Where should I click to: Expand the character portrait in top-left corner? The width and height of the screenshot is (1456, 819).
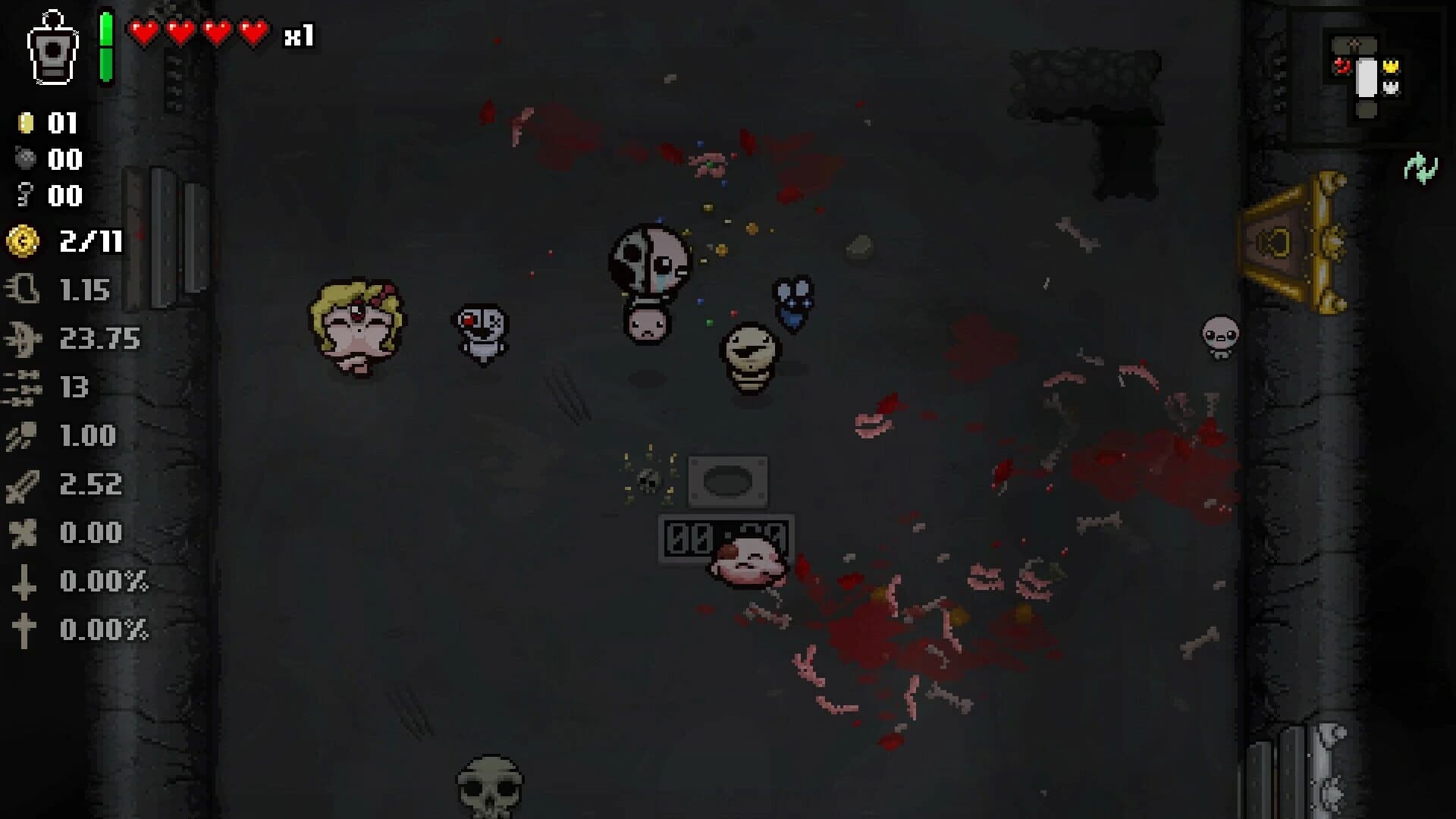tap(52, 49)
